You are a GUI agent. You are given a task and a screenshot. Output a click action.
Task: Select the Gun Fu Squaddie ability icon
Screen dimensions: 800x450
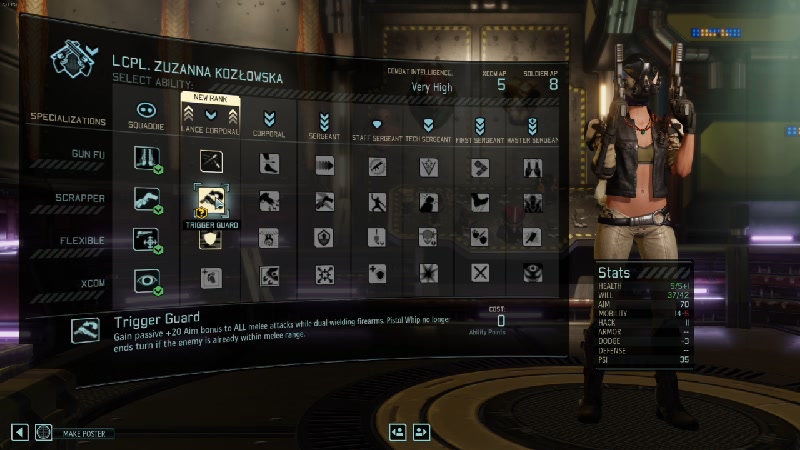[145, 158]
